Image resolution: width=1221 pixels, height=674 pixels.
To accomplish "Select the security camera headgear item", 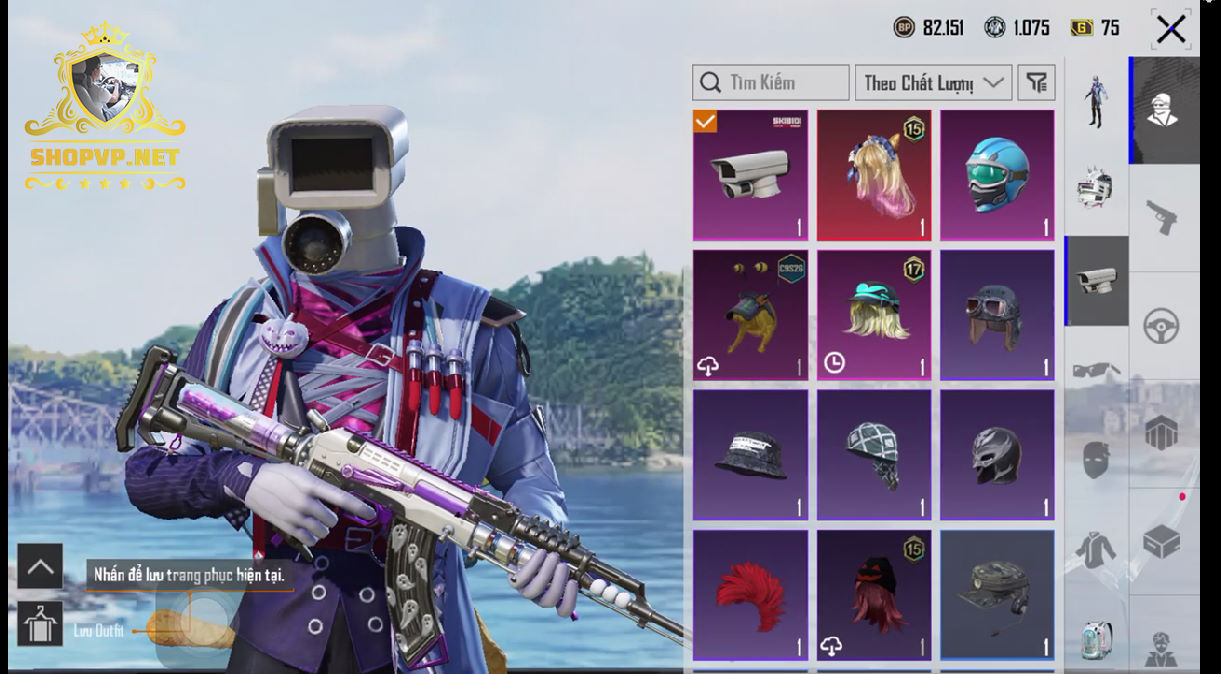I will click(x=750, y=175).
